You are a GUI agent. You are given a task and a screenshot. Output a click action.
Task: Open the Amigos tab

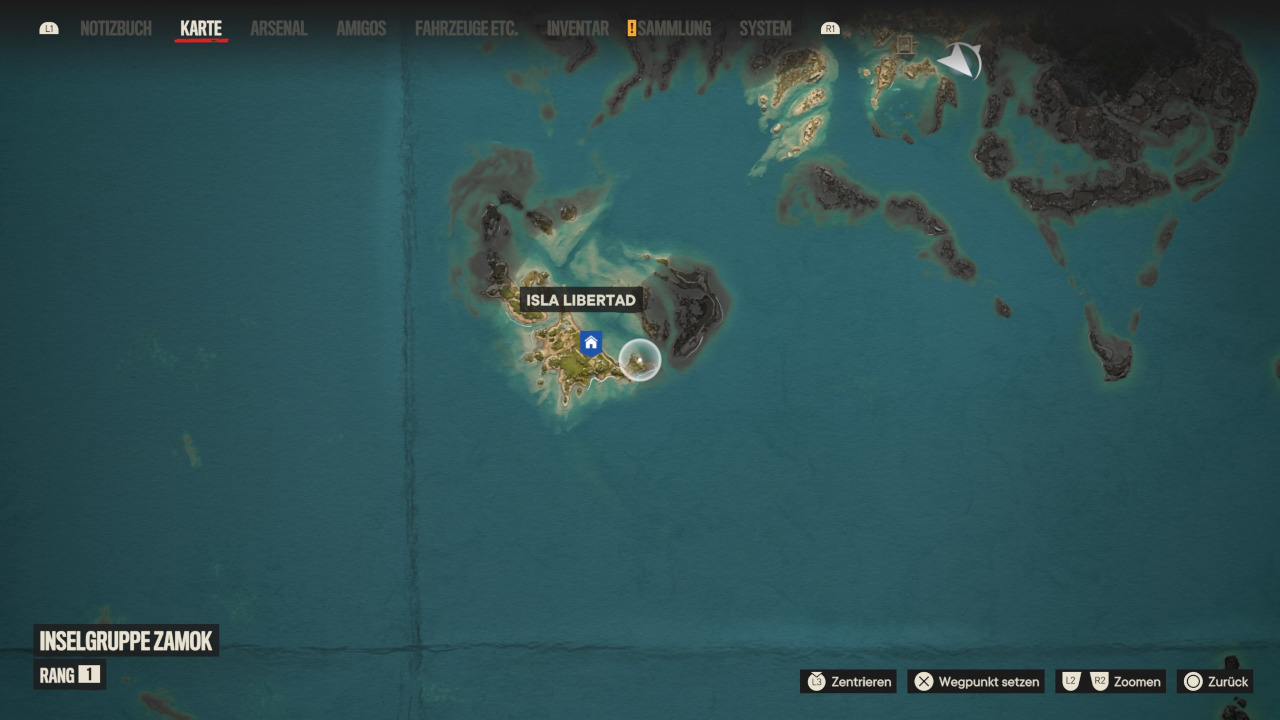coord(361,29)
